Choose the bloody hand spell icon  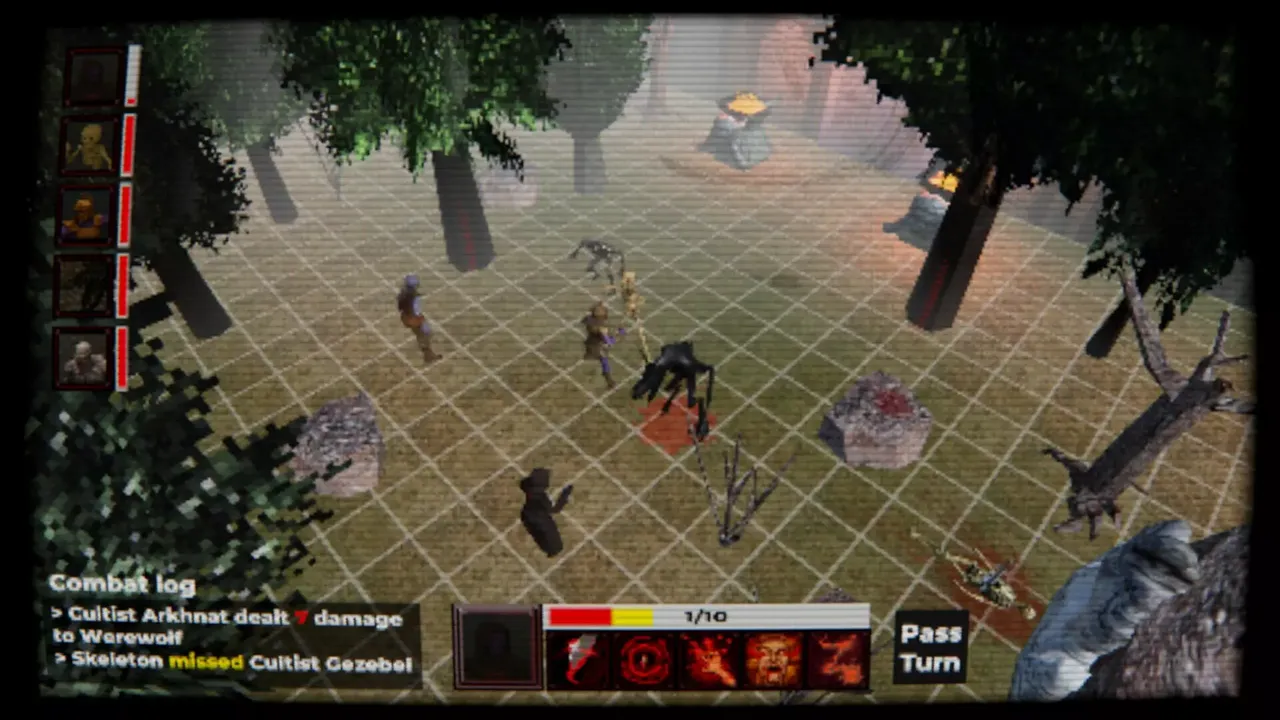(x=710, y=655)
